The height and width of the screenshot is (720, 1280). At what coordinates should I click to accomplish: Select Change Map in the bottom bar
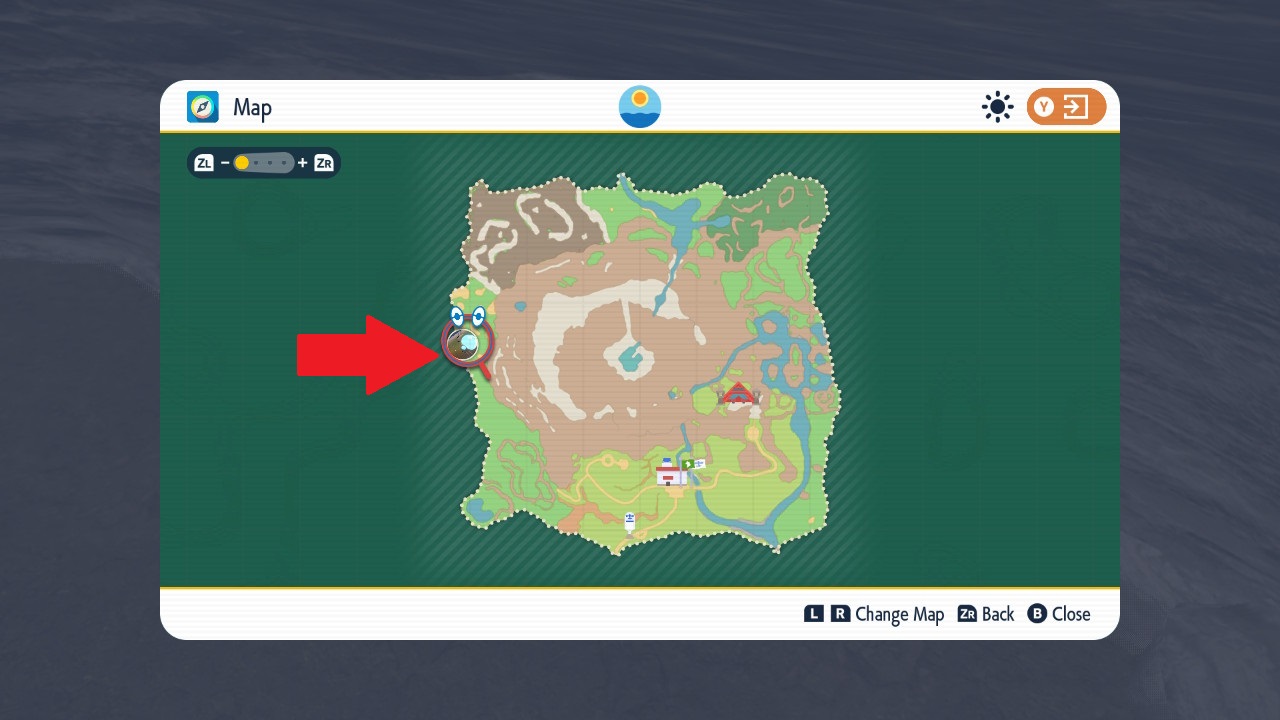[901, 613]
